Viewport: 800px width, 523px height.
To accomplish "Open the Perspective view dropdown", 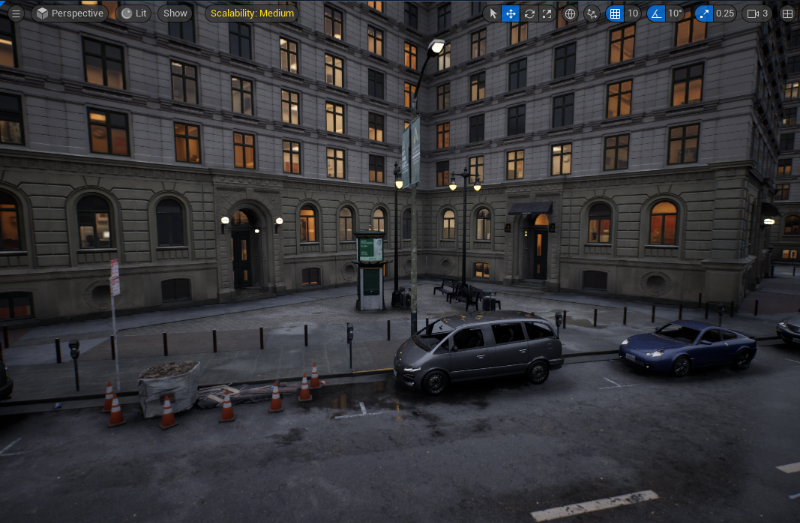I will [70, 13].
